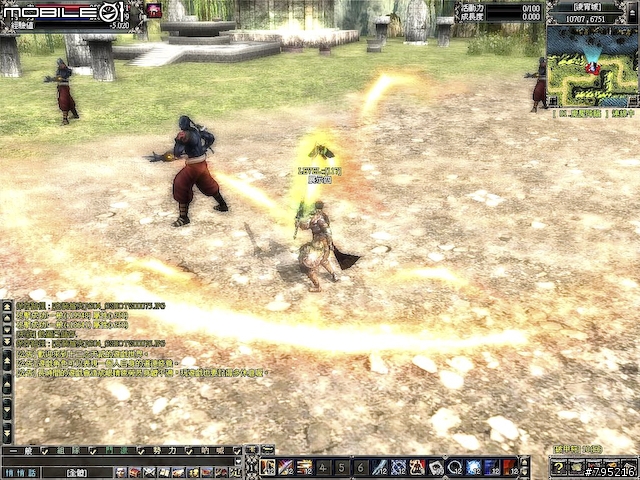Open the 悄悄話 whisper chat mode

pyautogui.click(x=18, y=471)
